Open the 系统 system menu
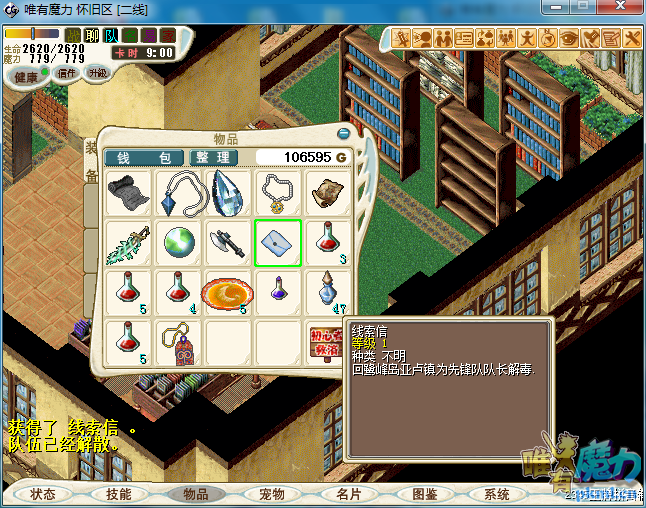The image size is (646, 508). [x=496, y=494]
